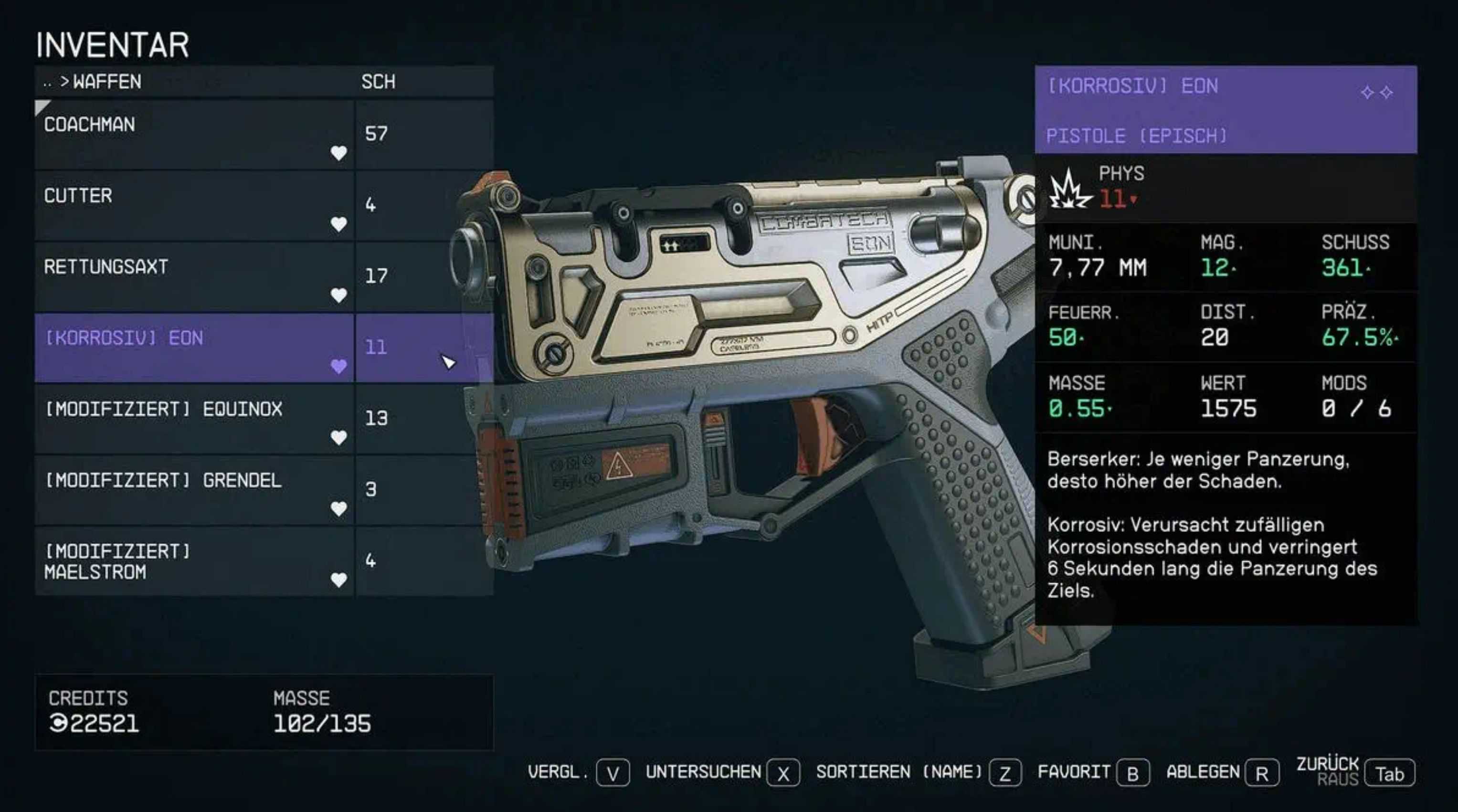Choose the Cutter in the weapons list
The height and width of the screenshot is (812, 1458).
(192, 205)
